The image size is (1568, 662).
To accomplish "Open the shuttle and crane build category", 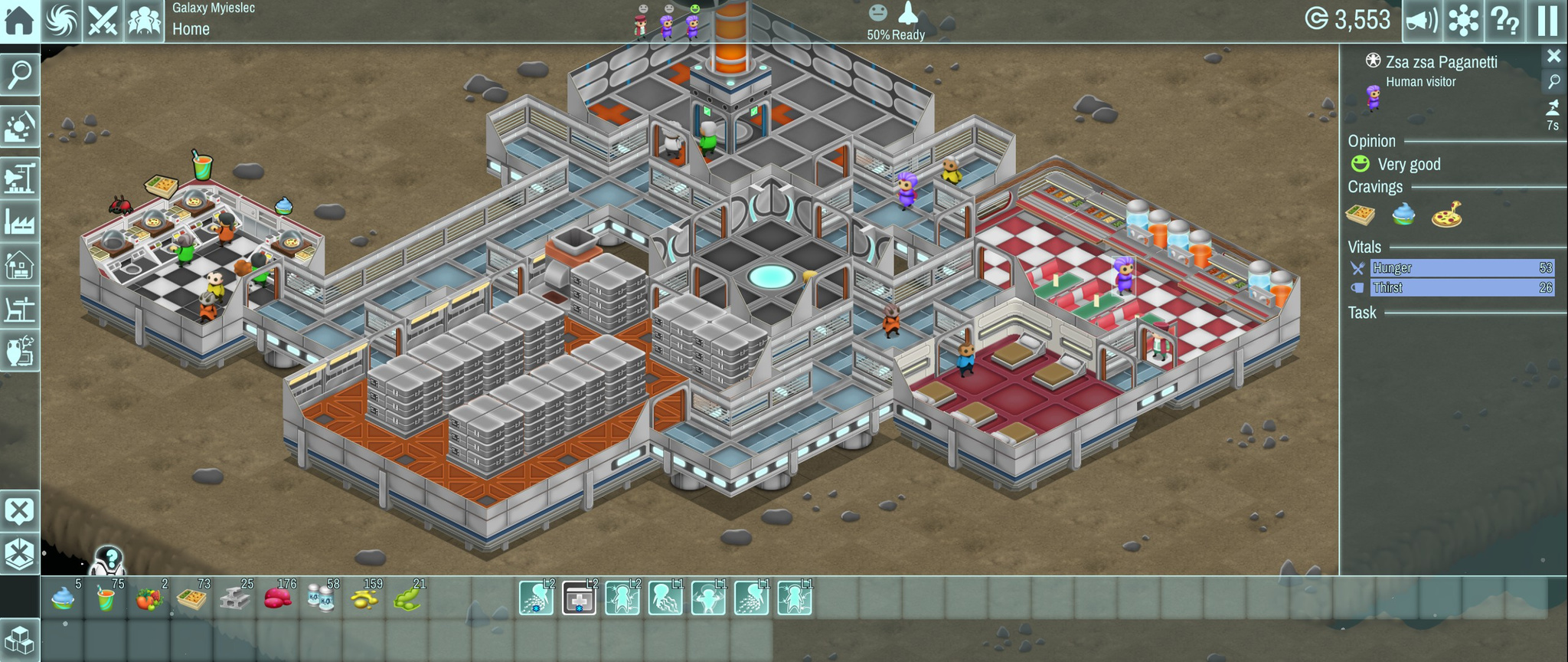I will 19,178.
